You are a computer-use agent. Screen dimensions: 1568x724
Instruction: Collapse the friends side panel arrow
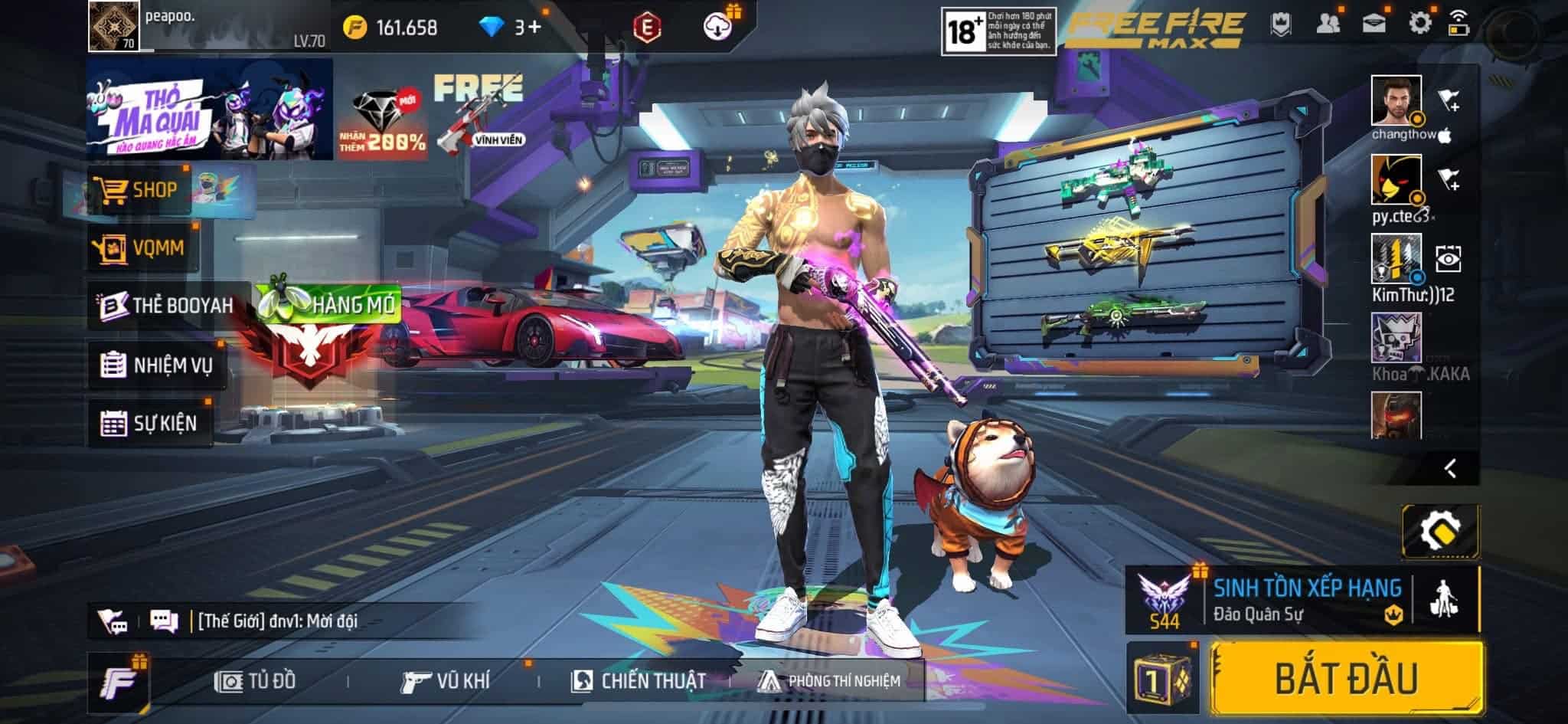point(1450,468)
